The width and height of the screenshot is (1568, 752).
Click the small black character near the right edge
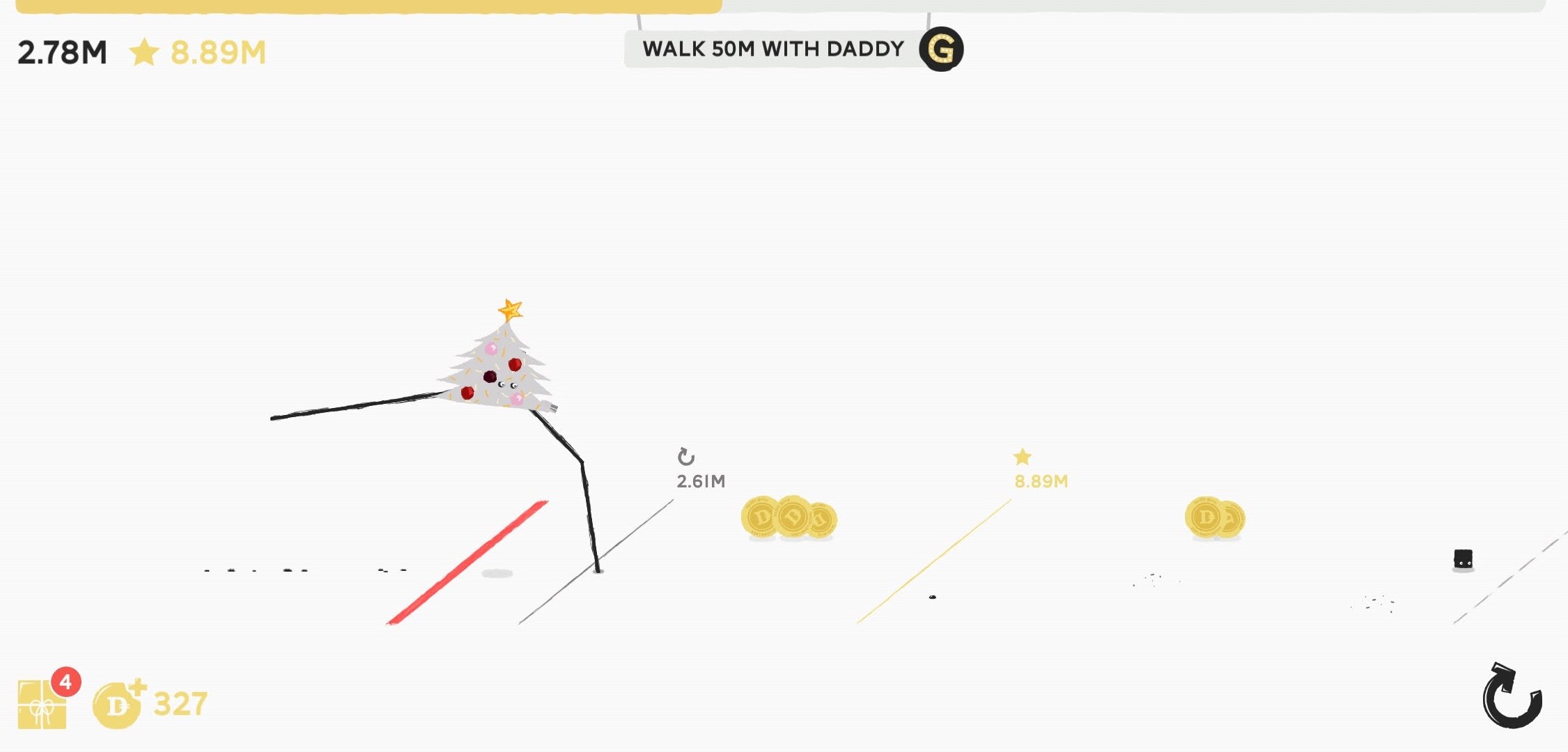point(1464,556)
